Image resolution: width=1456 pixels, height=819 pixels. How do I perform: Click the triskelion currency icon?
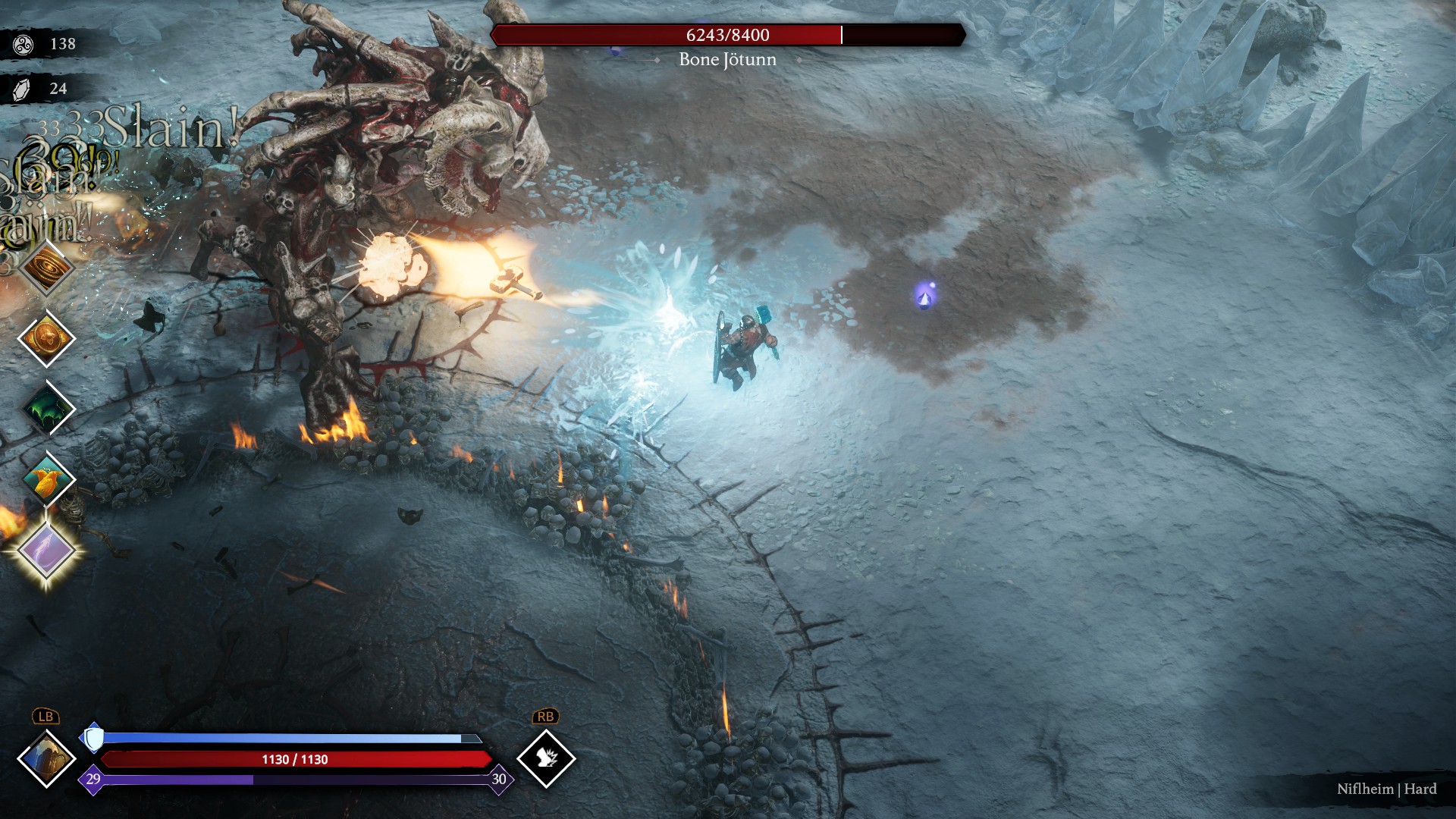coord(24,44)
